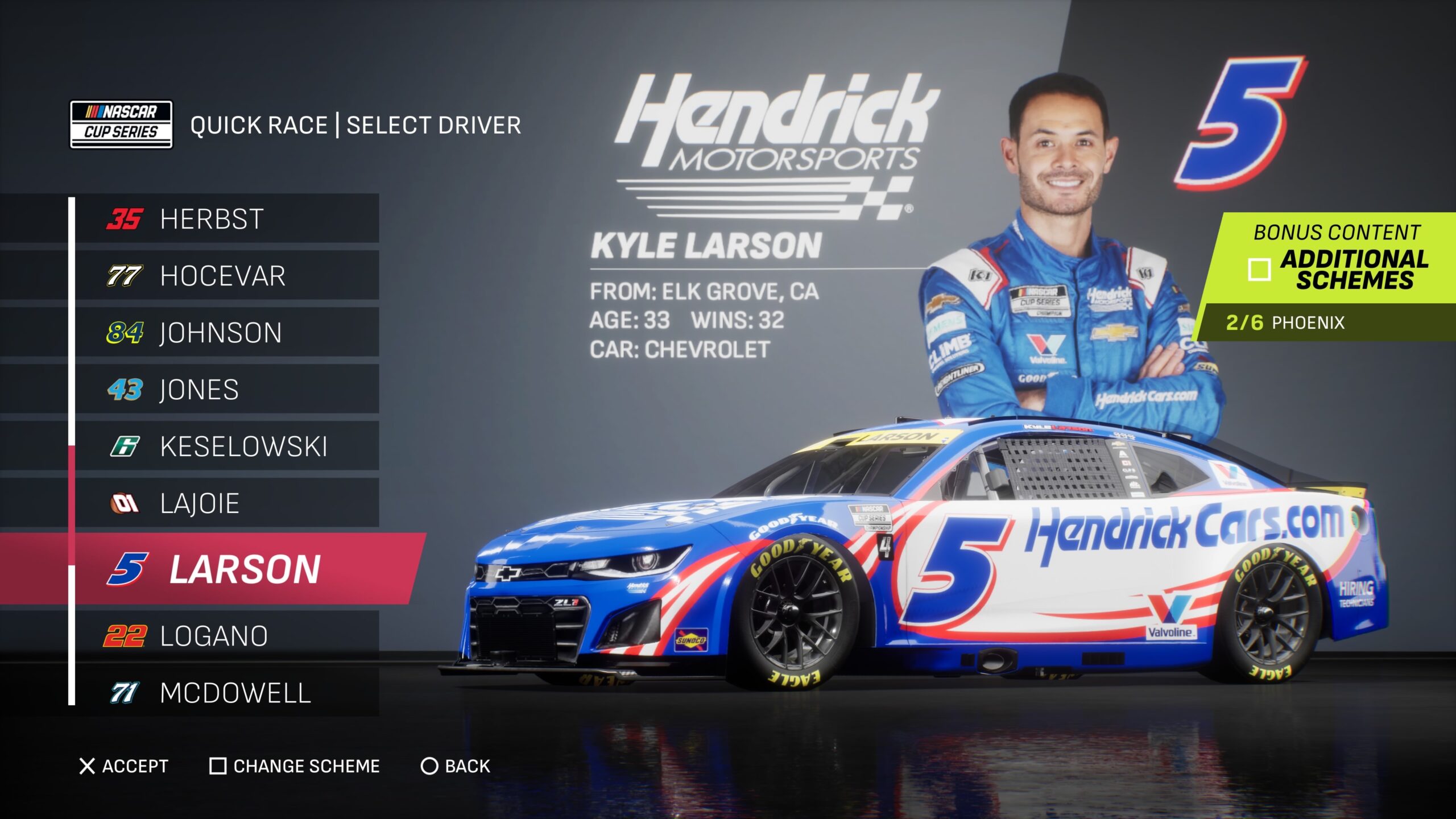
Task: Click the highlighted Larson driver row
Action: click(245, 569)
